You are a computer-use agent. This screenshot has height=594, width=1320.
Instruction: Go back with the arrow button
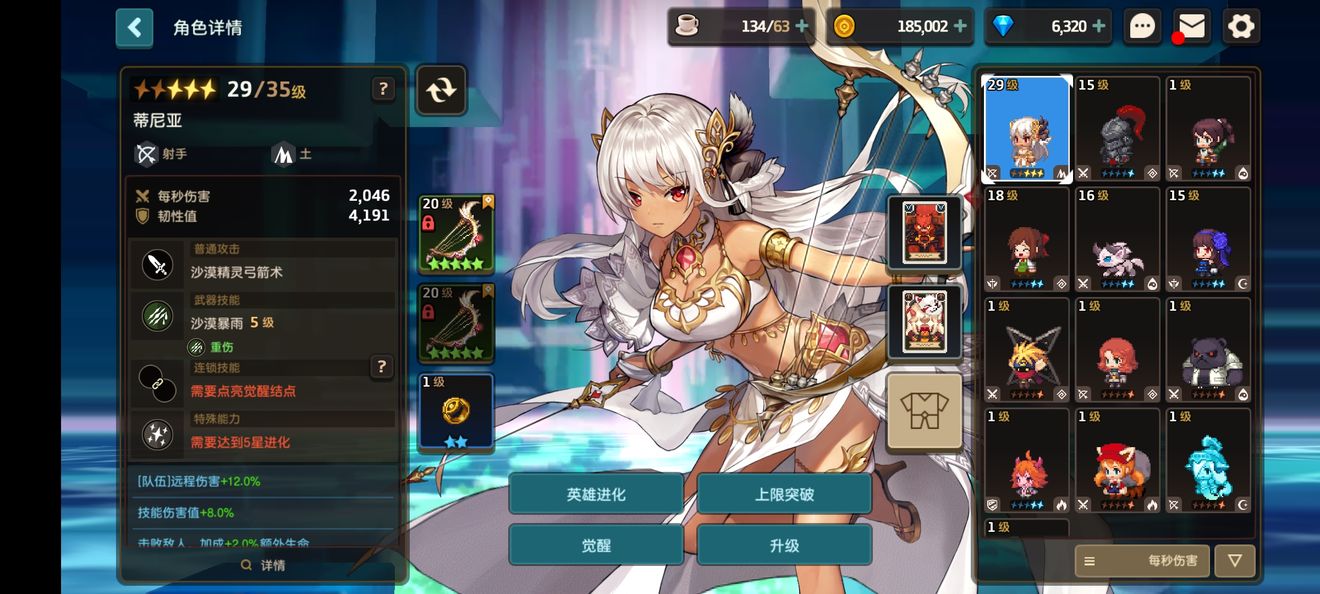click(x=135, y=28)
